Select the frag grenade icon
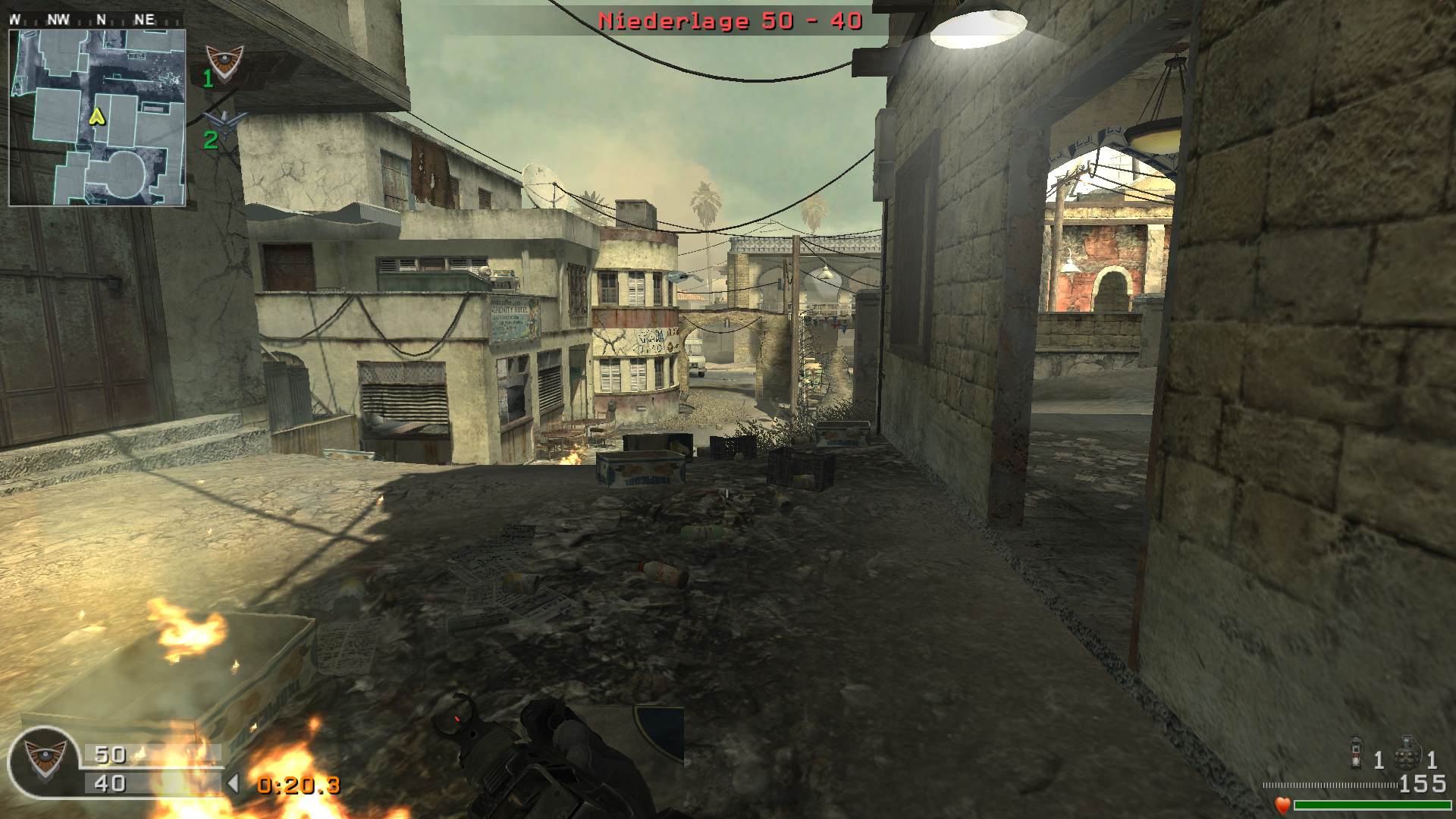1456x819 pixels. pyautogui.click(x=1407, y=752)
